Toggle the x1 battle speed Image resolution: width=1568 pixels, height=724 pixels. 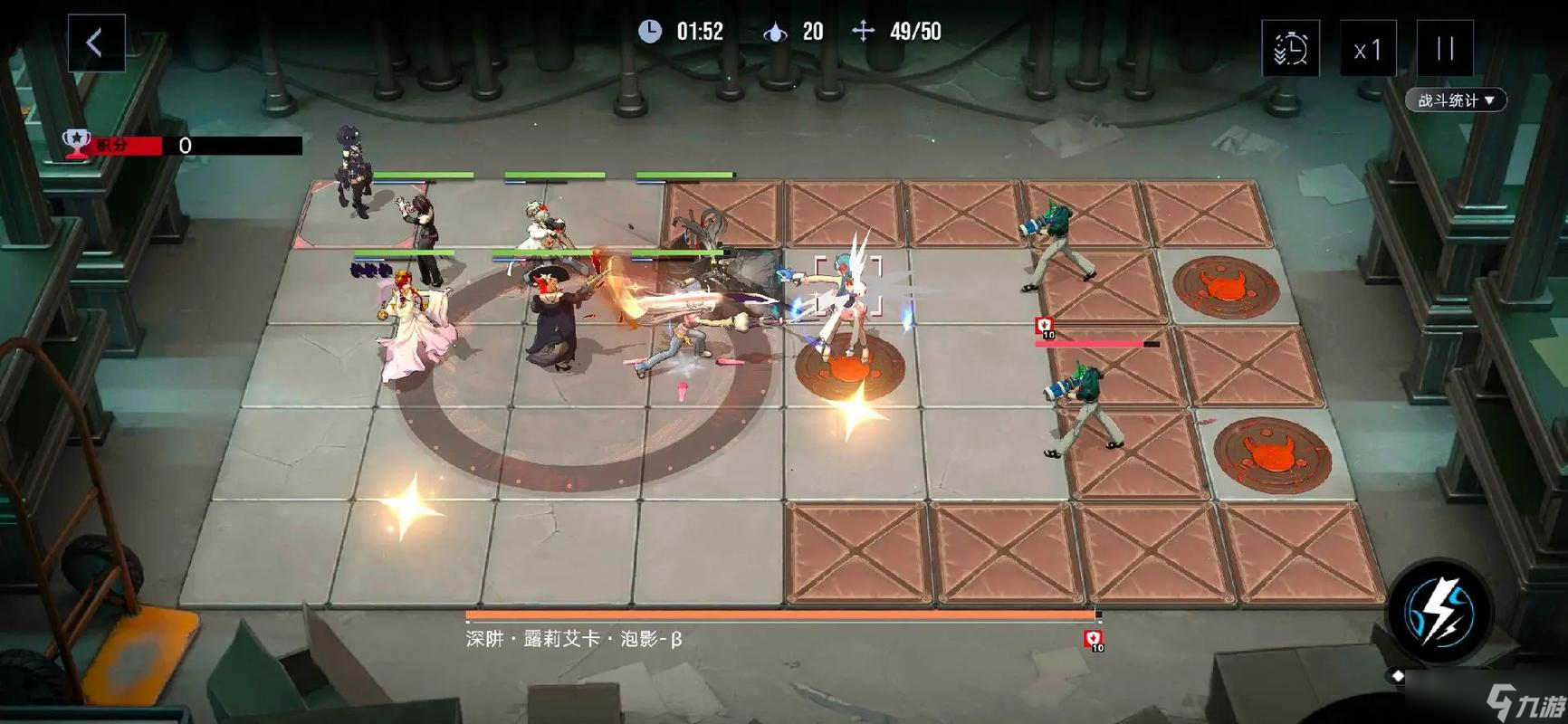[1367, 47]
